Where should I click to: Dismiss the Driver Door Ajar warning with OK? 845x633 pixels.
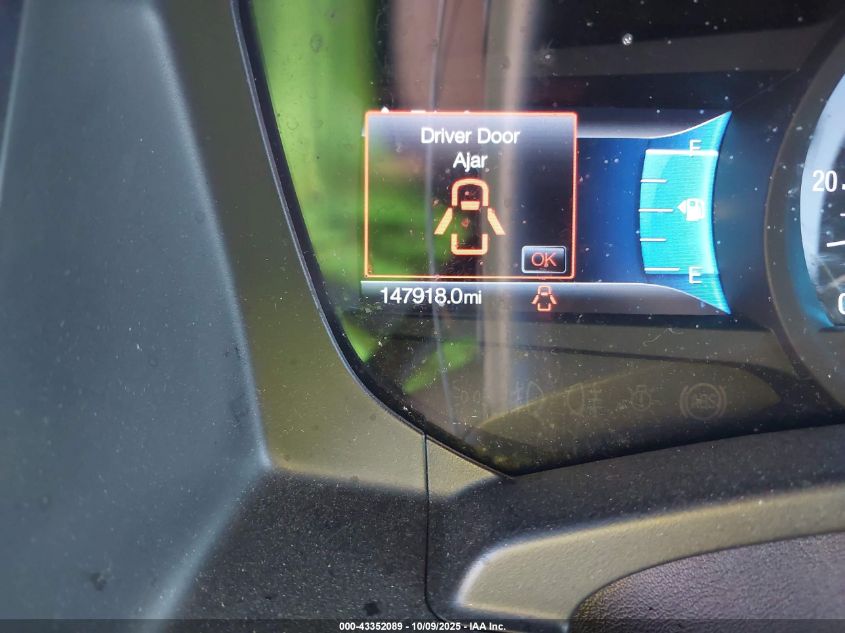[x=544, y=259]
